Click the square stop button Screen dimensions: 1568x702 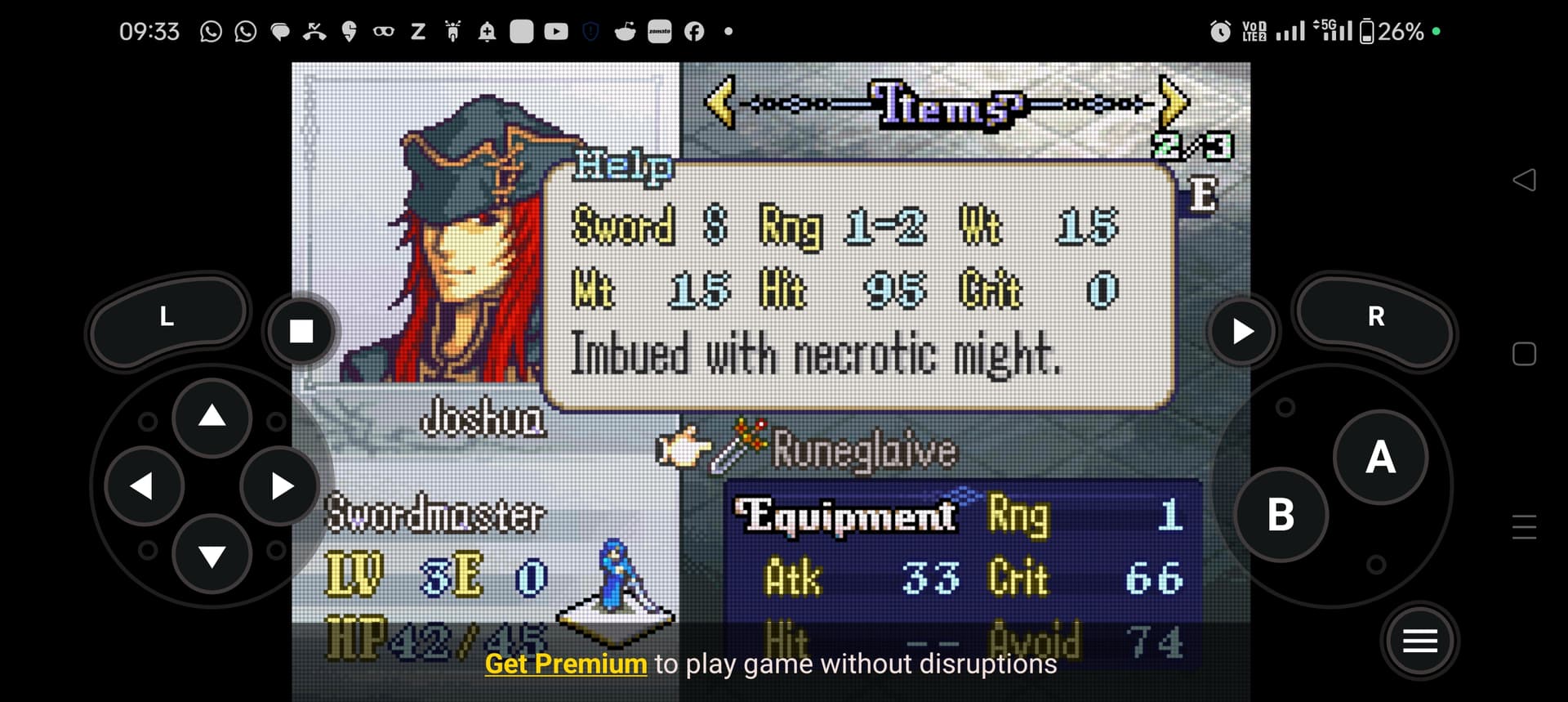pos(301,331)
